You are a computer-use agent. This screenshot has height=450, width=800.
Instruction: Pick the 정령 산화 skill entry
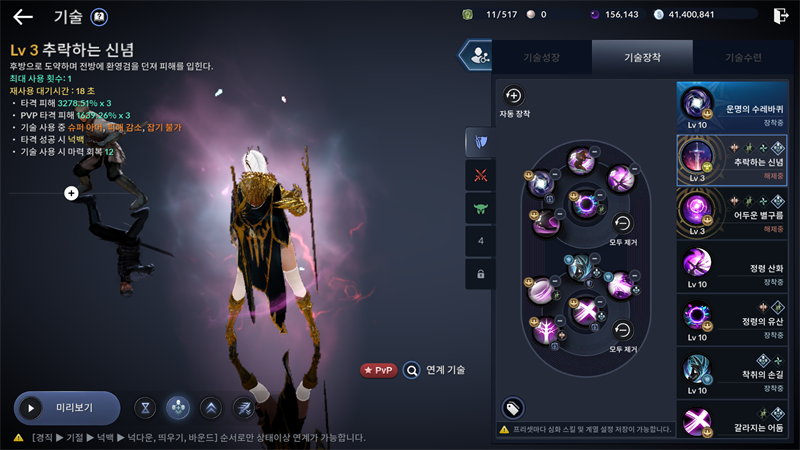738,266
